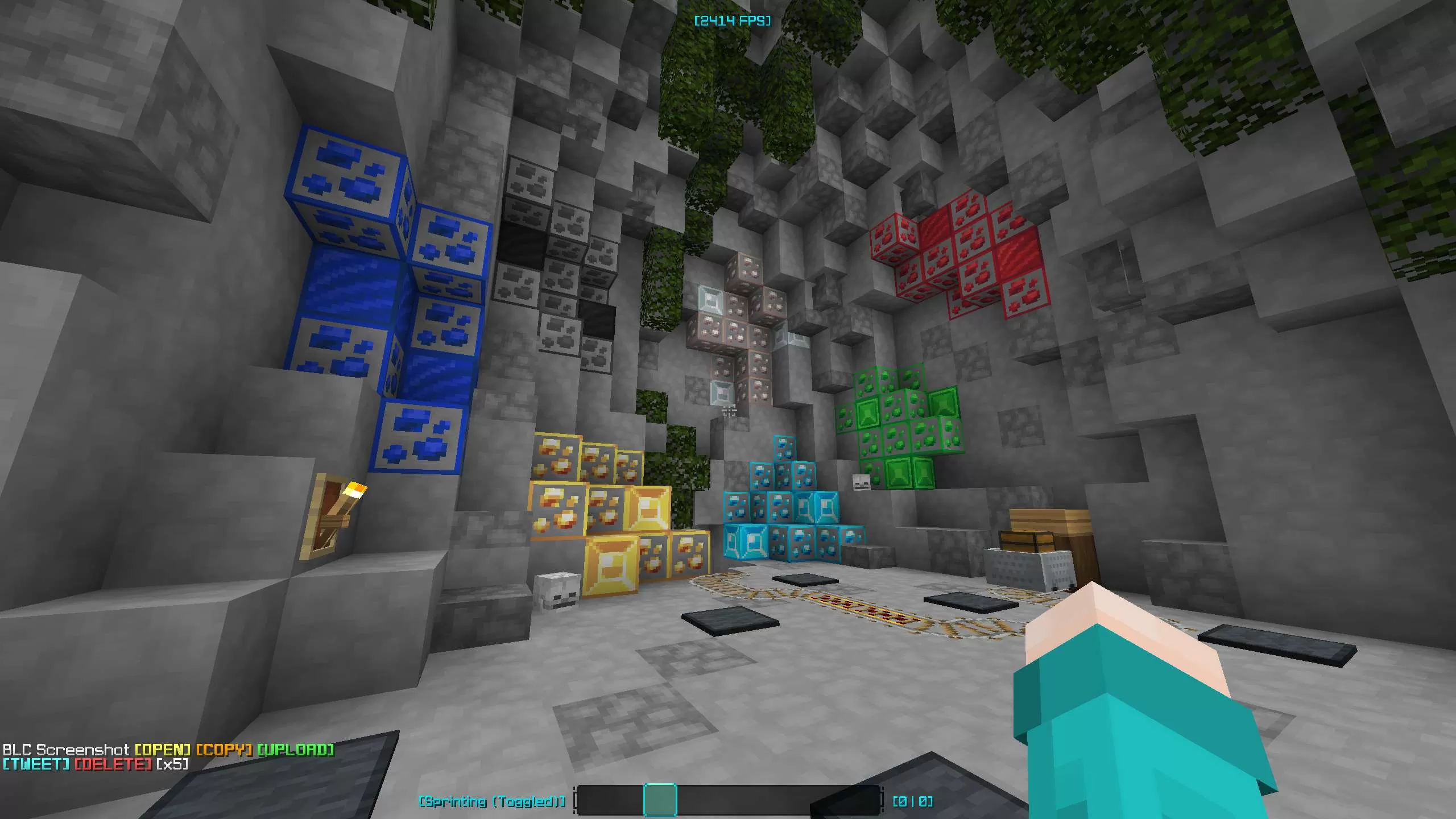Click the BLC Screenshot label
This screenshot has height=819, width=1456.
click(65, 749)
